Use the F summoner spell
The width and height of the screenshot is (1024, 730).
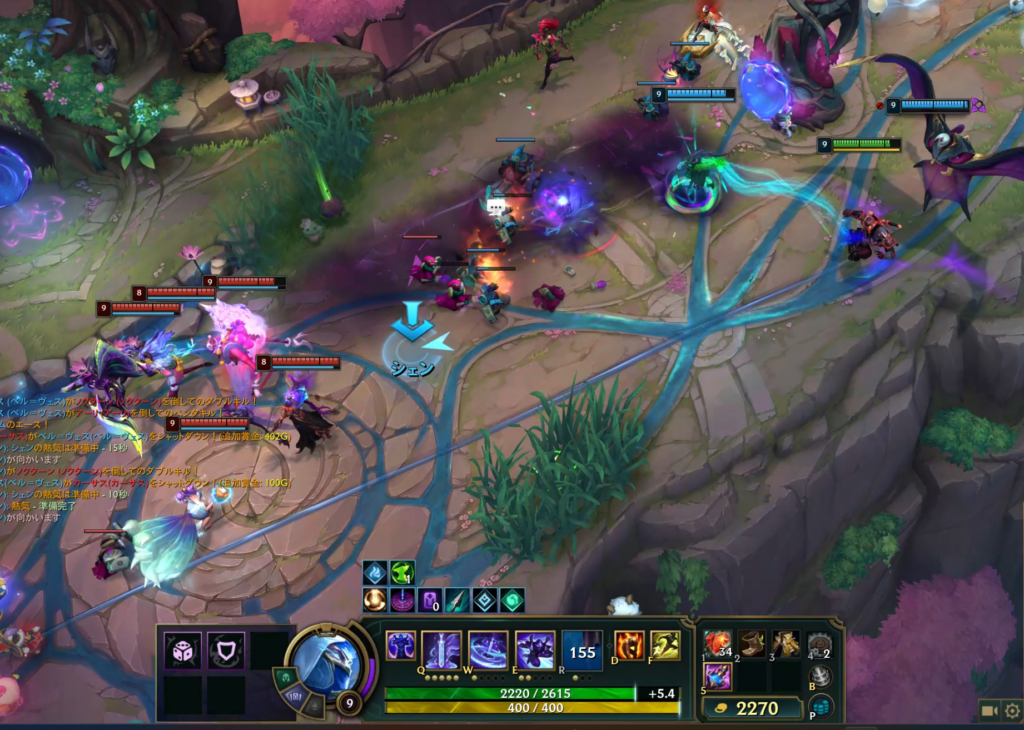tap(665, 646)
